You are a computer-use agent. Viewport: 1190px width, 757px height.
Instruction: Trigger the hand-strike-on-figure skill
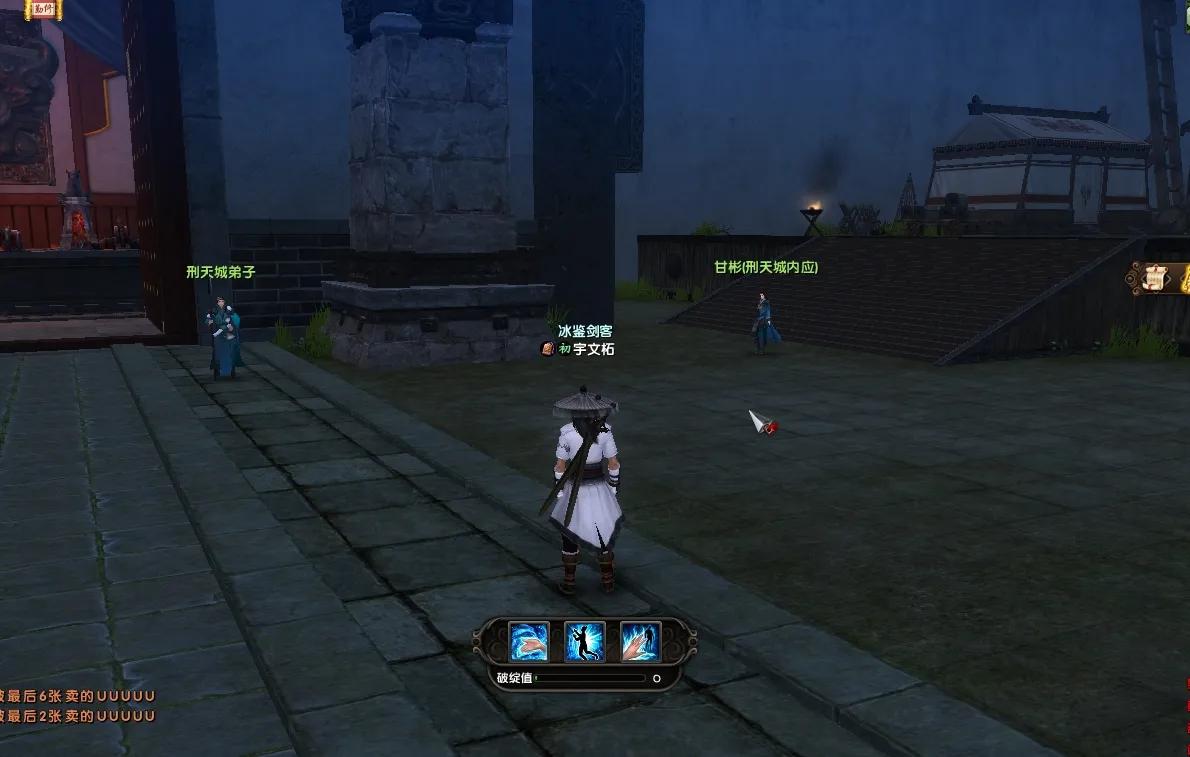(x=640, y=641)
